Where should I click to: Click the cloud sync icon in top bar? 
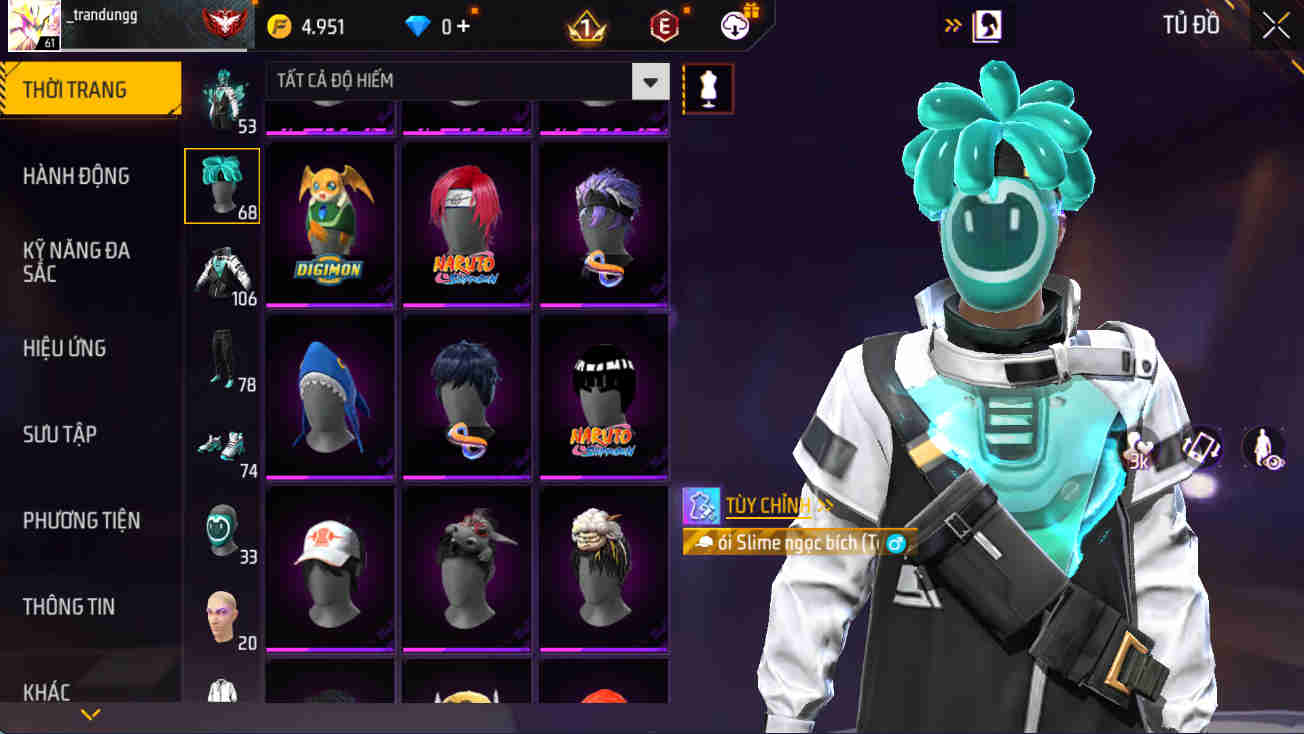tap(735, 26)
